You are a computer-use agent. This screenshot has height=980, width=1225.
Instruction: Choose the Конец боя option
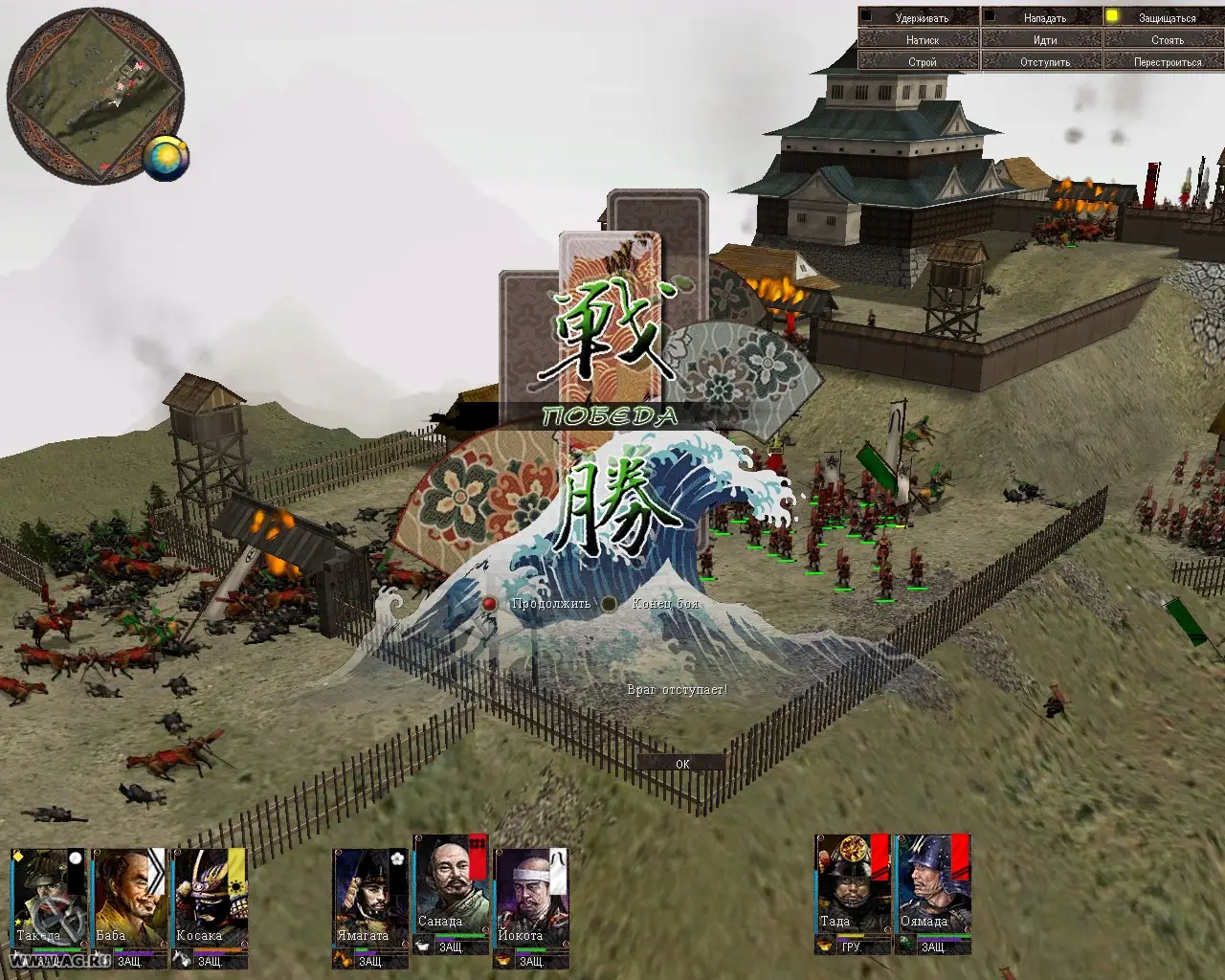click(x=609, y=604)
